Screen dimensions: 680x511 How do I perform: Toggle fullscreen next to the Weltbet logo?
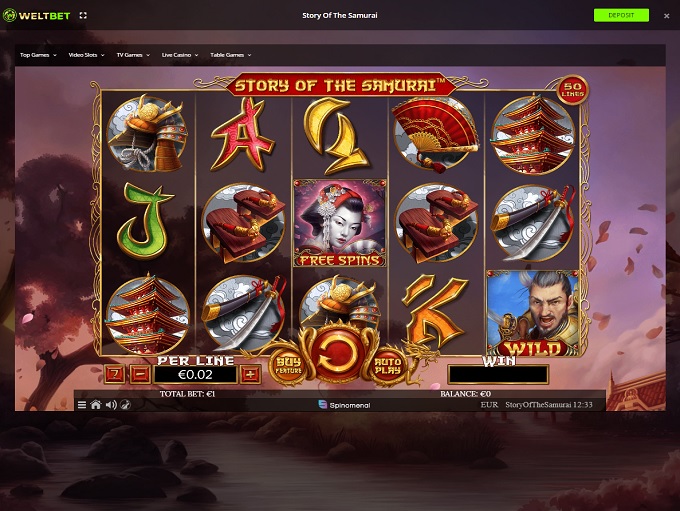83,16
